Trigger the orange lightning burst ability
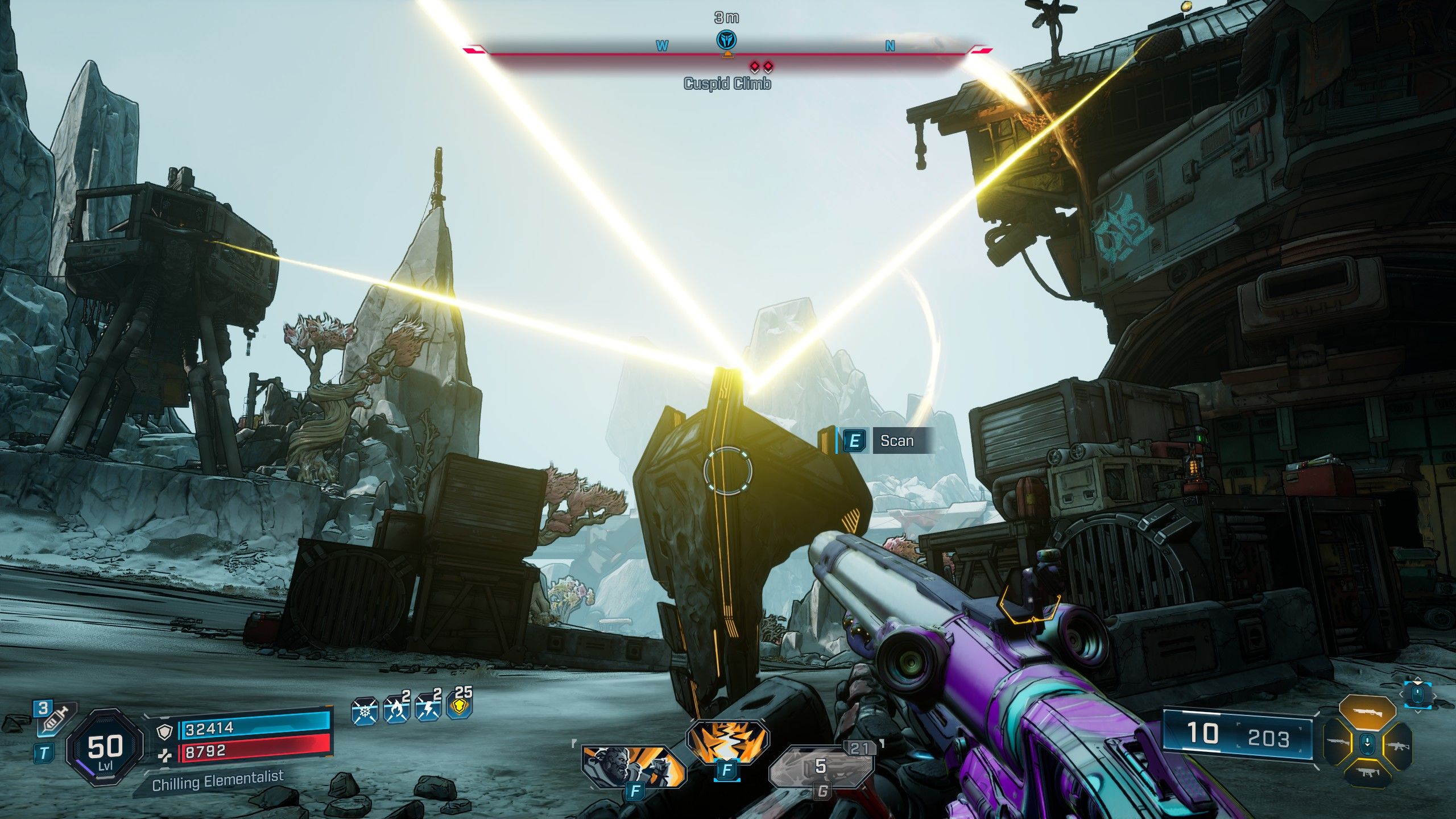 point(727,741)
